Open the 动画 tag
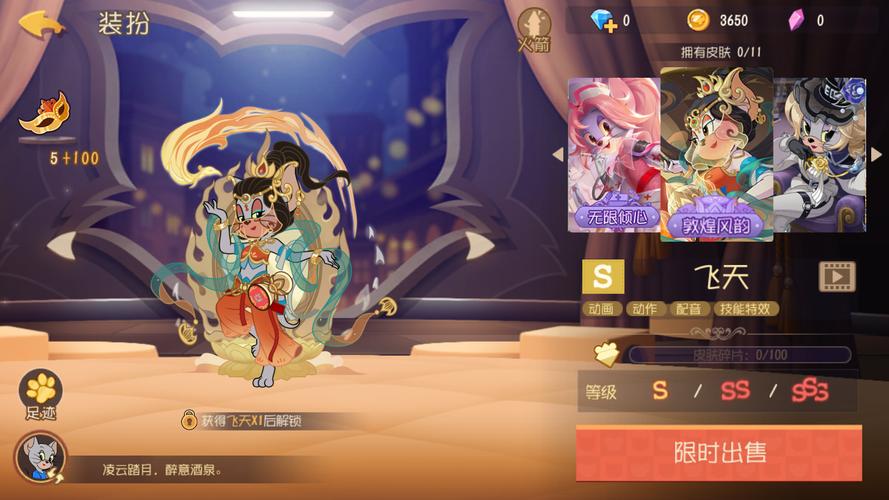 click(x=602, y=309)
